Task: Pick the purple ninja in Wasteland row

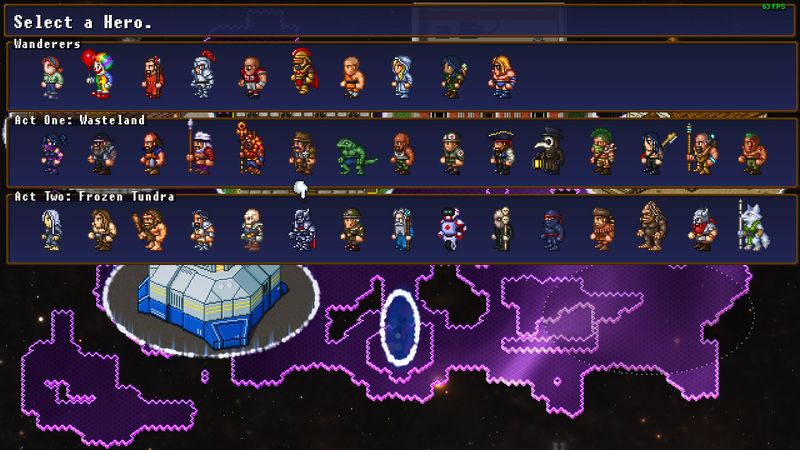Action: 51,154
